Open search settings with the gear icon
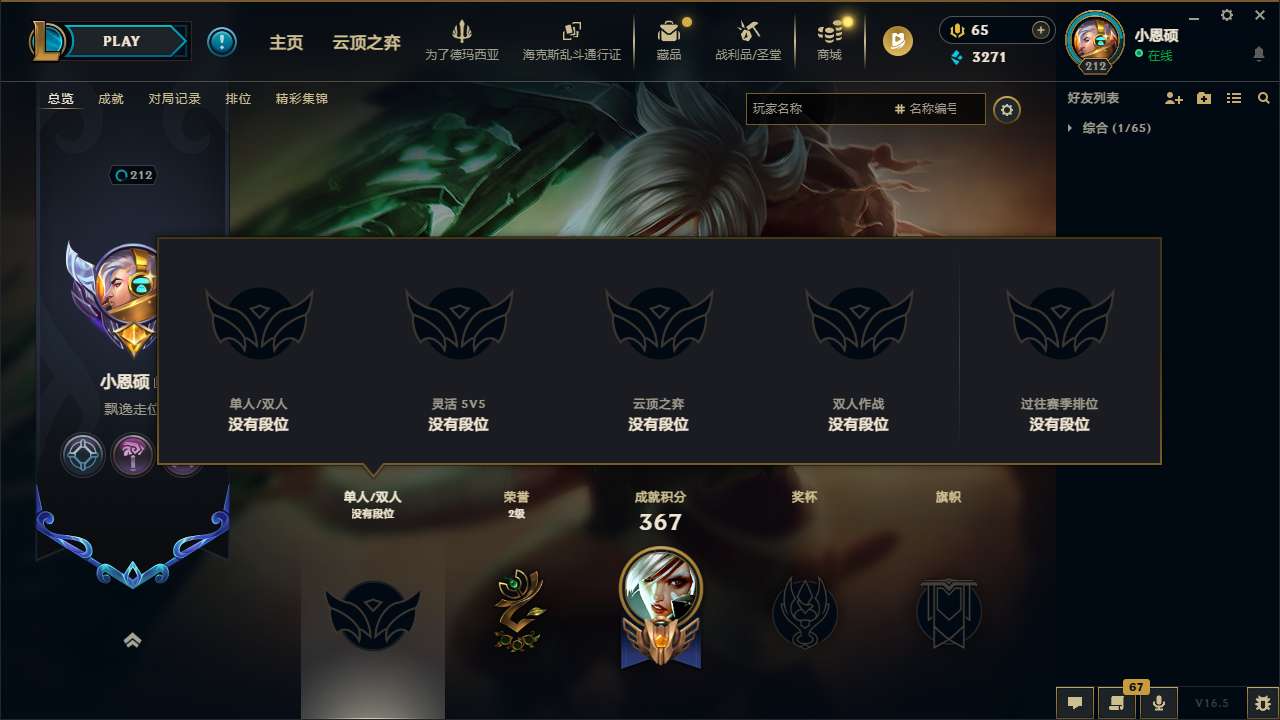 point(1007,110)
